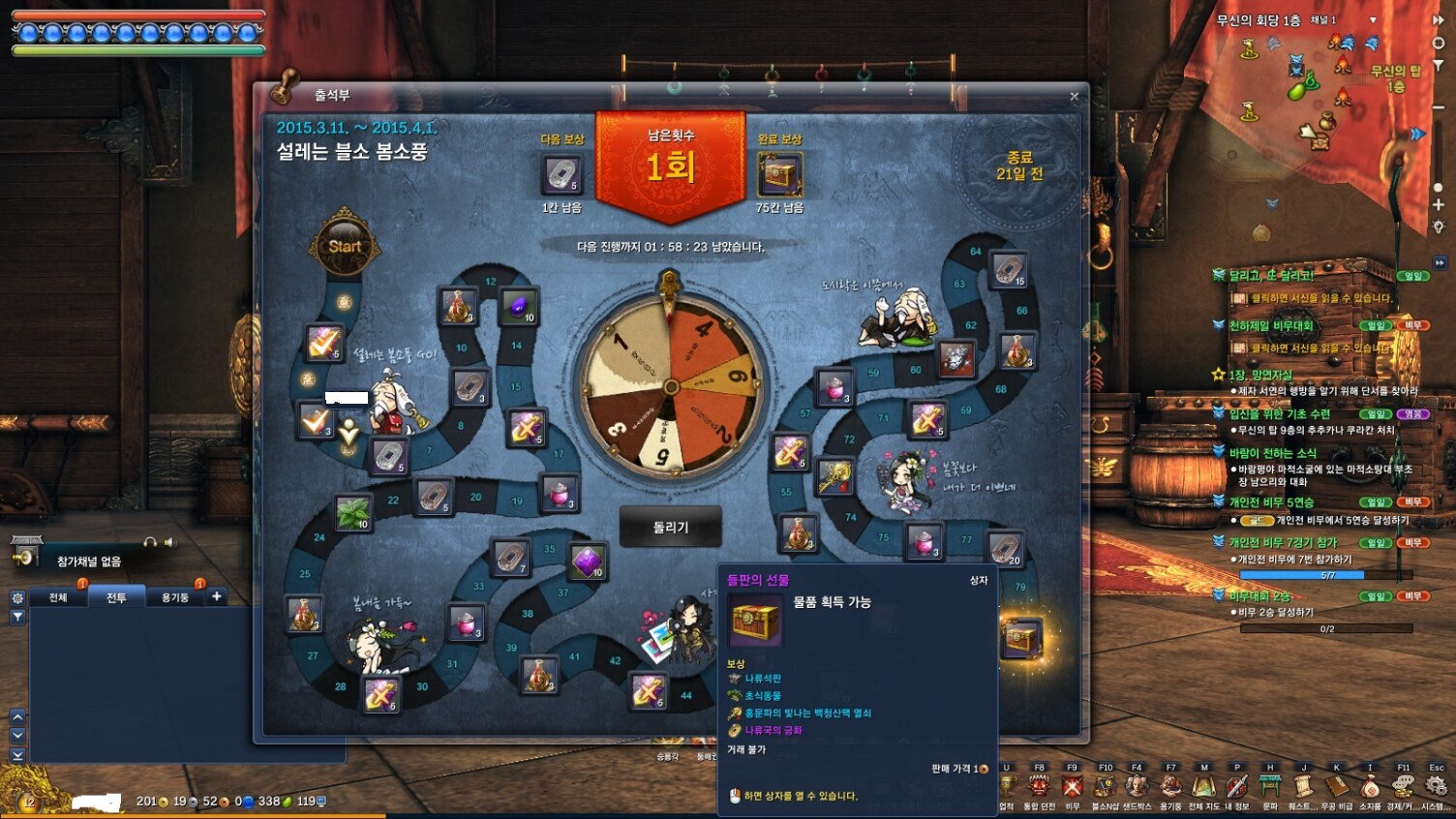Add a new chat tab
1456x819 pixels.
pyautogui.click(x=217, y=596)
